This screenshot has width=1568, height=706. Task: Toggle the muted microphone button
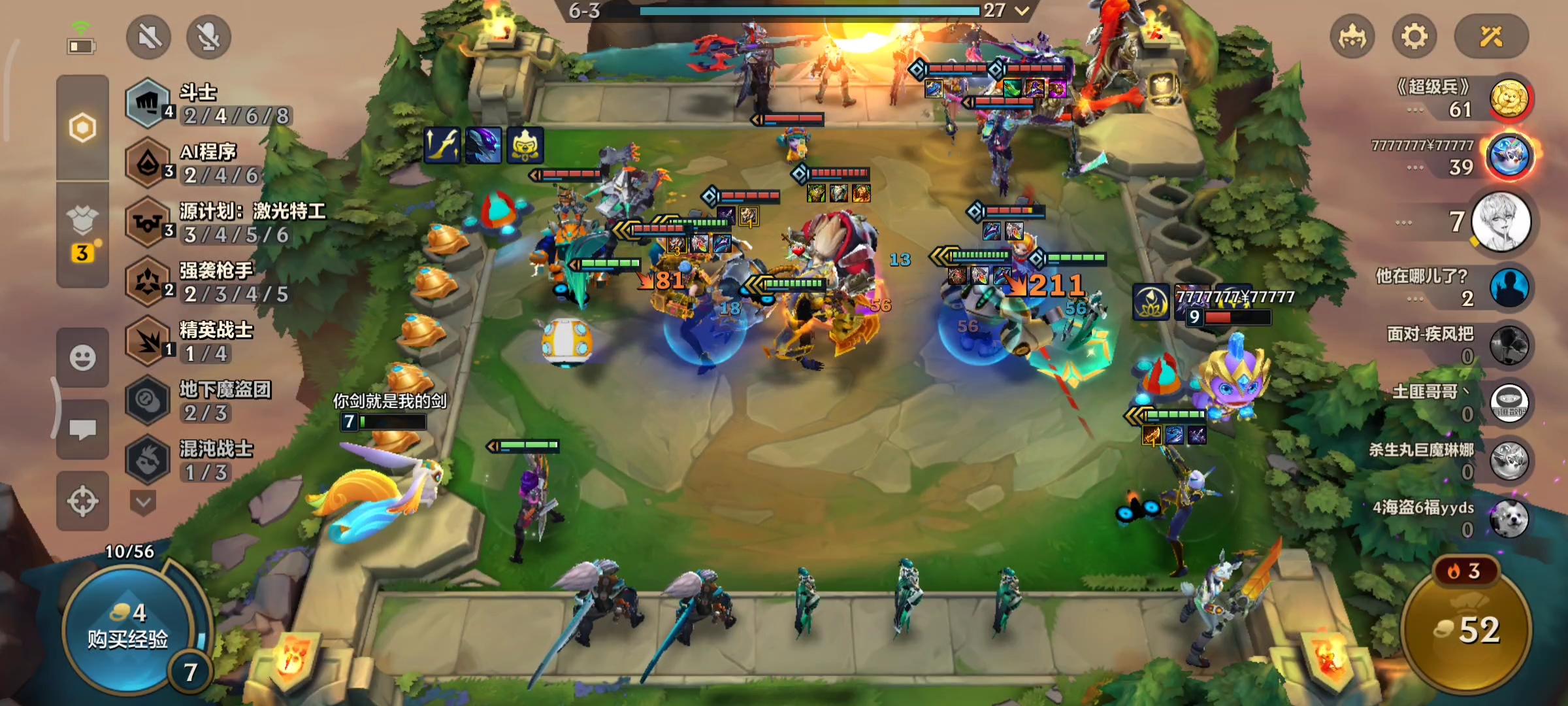[x=208, y=37]
